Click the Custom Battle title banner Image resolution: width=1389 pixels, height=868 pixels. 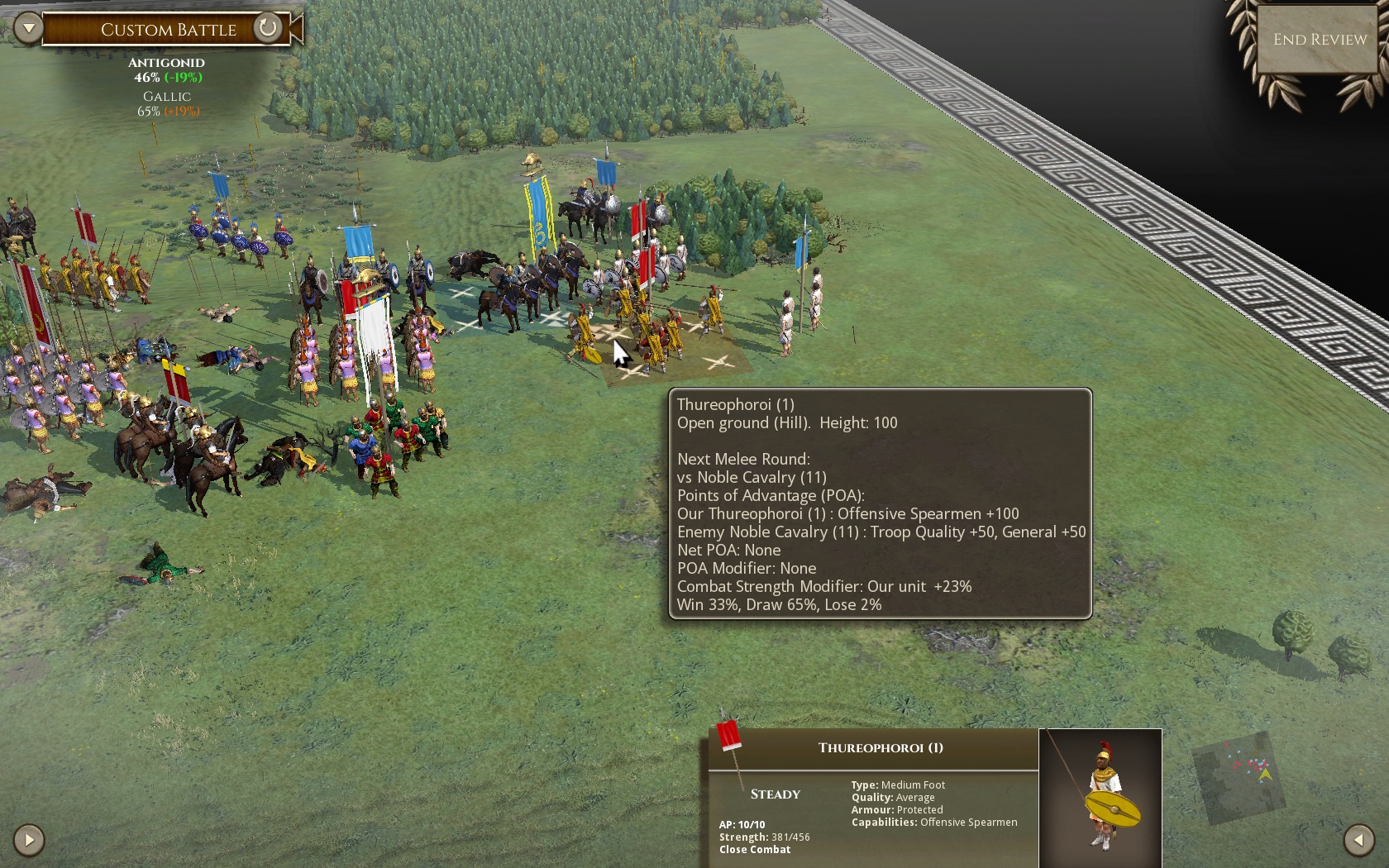pyautogui.click(x=168, y=30)
